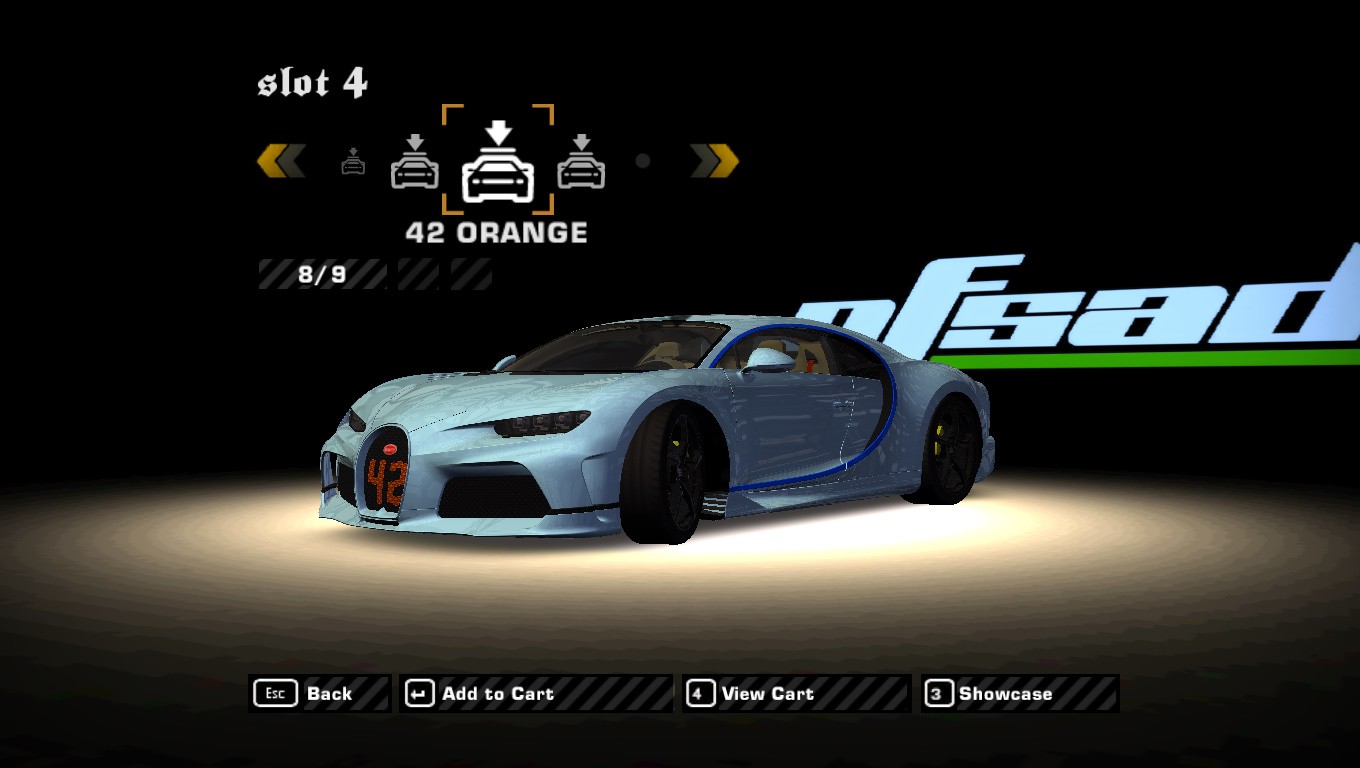Viewport: 1360px width, 768px height.
Task: Add the 42 Orange decal to cart
Action: click(x=535, y=693)
